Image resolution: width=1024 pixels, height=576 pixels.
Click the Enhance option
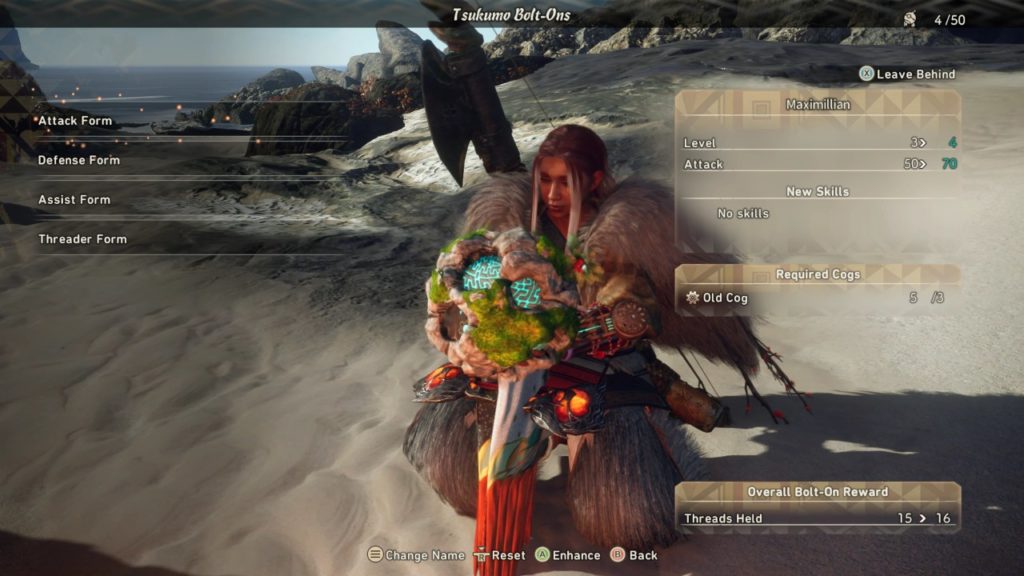pyautogui.click(x=567, y=555)
